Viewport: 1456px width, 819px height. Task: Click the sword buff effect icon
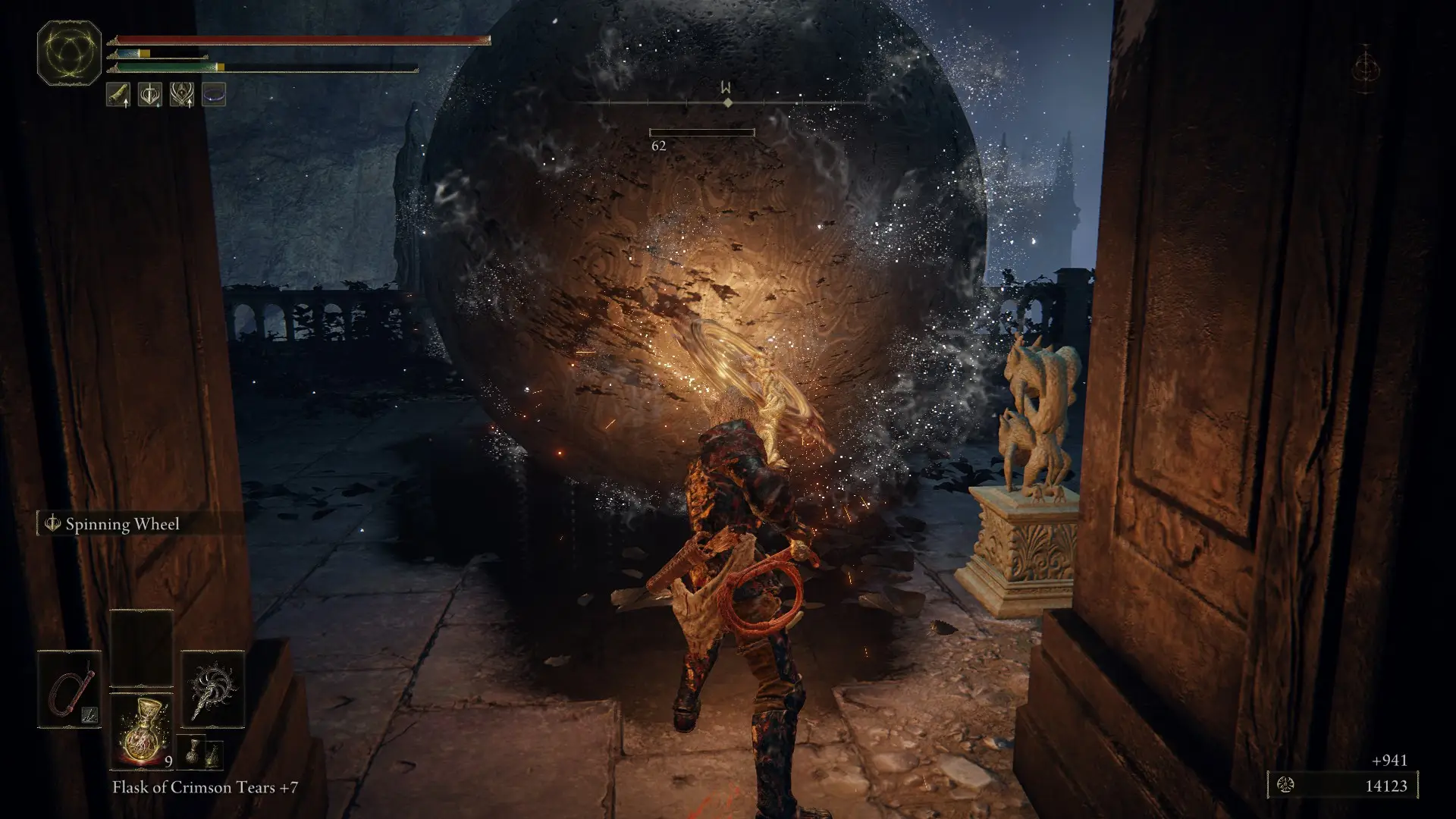pos(149,95)
